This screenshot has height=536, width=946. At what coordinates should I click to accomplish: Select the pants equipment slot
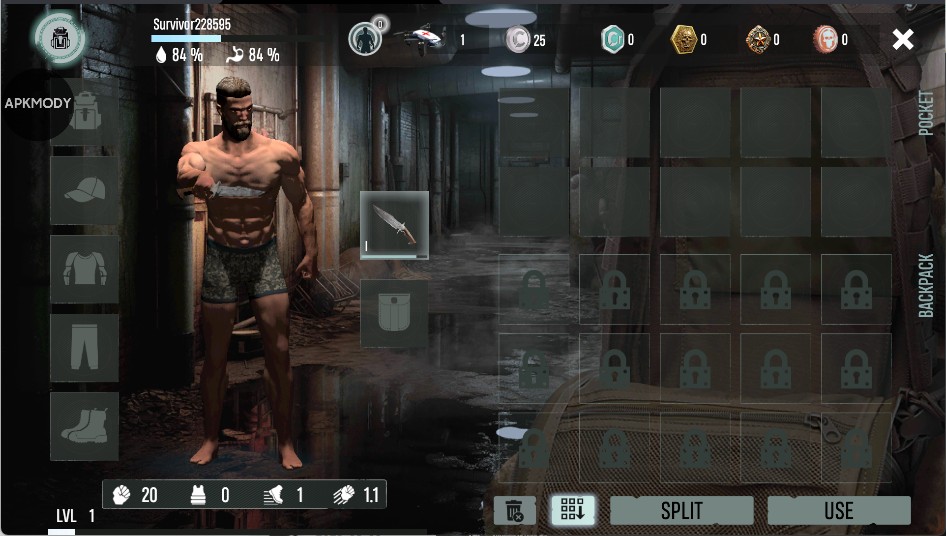[85, 347]
